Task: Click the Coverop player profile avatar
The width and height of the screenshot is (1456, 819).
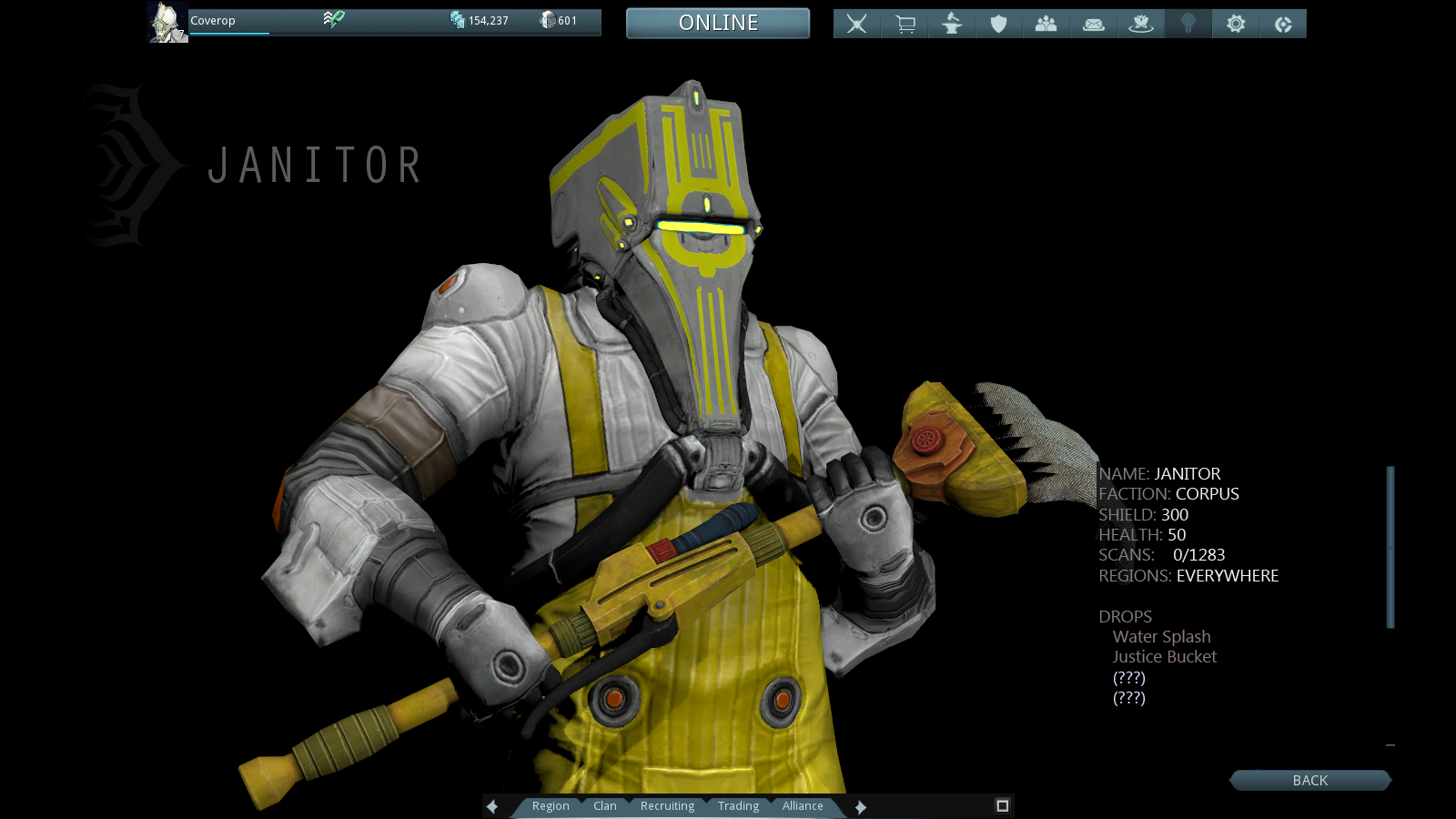Action: coord(168,23)
